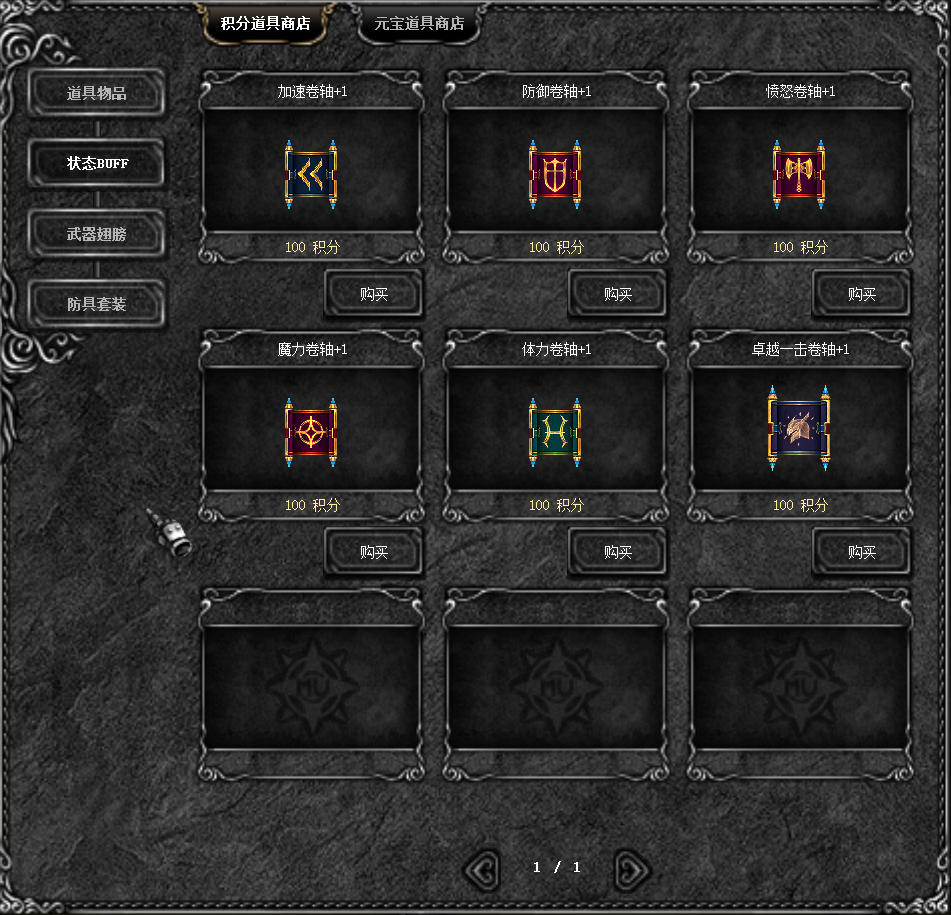Switch to the 积分道具商店 tab
This screenshot has width=951, height=915.
tap(265, 24)
